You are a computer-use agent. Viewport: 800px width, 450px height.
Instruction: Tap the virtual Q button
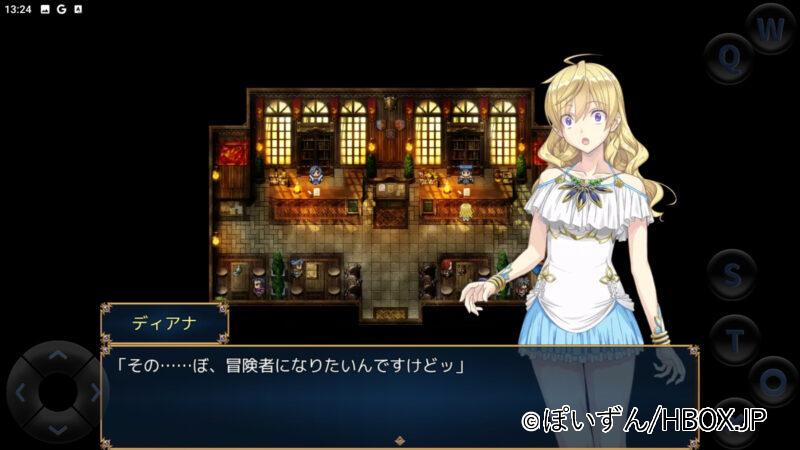(x=731, y=58)
